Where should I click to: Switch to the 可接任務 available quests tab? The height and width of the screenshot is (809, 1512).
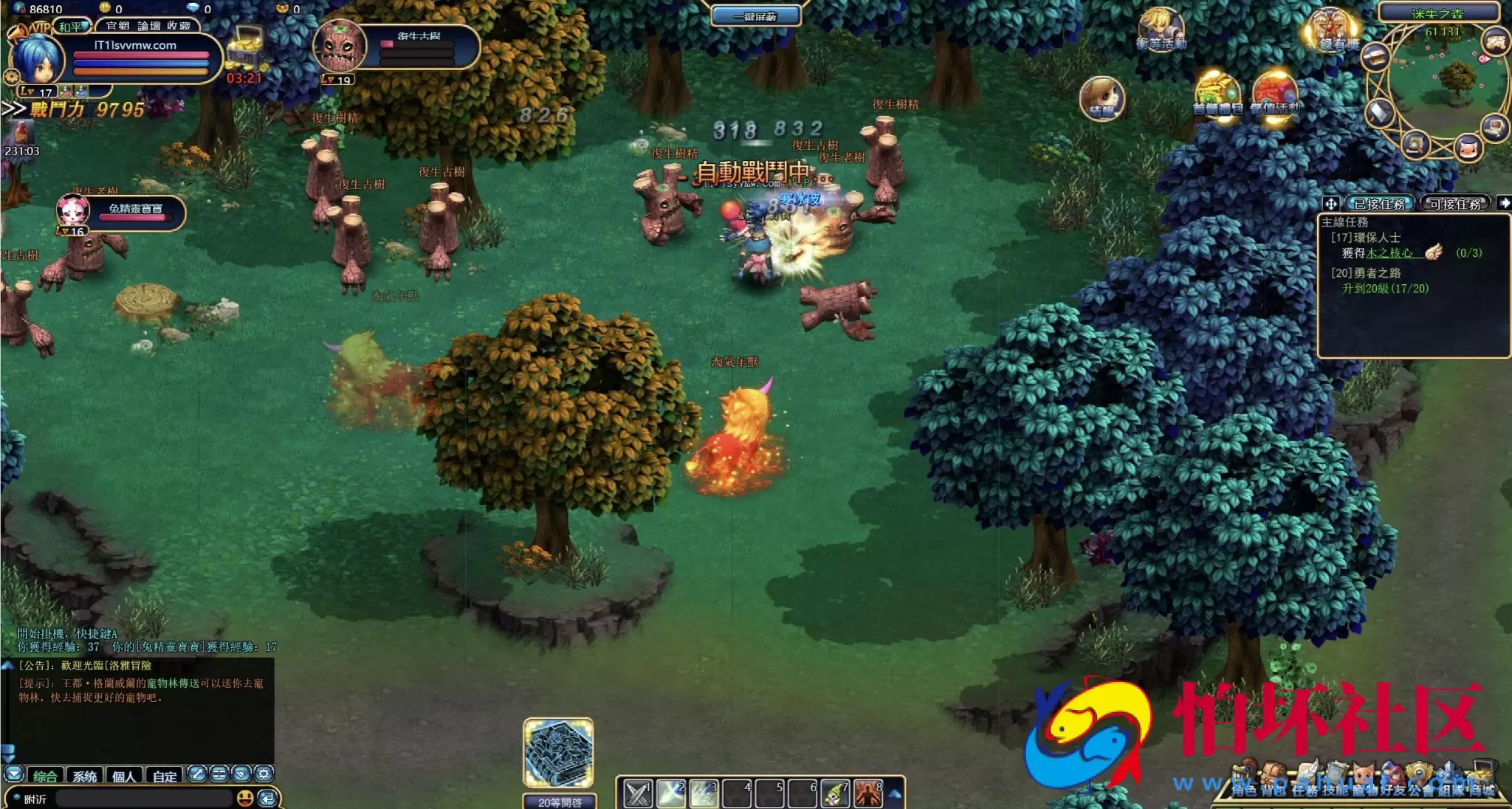(x=1455, y=204)
